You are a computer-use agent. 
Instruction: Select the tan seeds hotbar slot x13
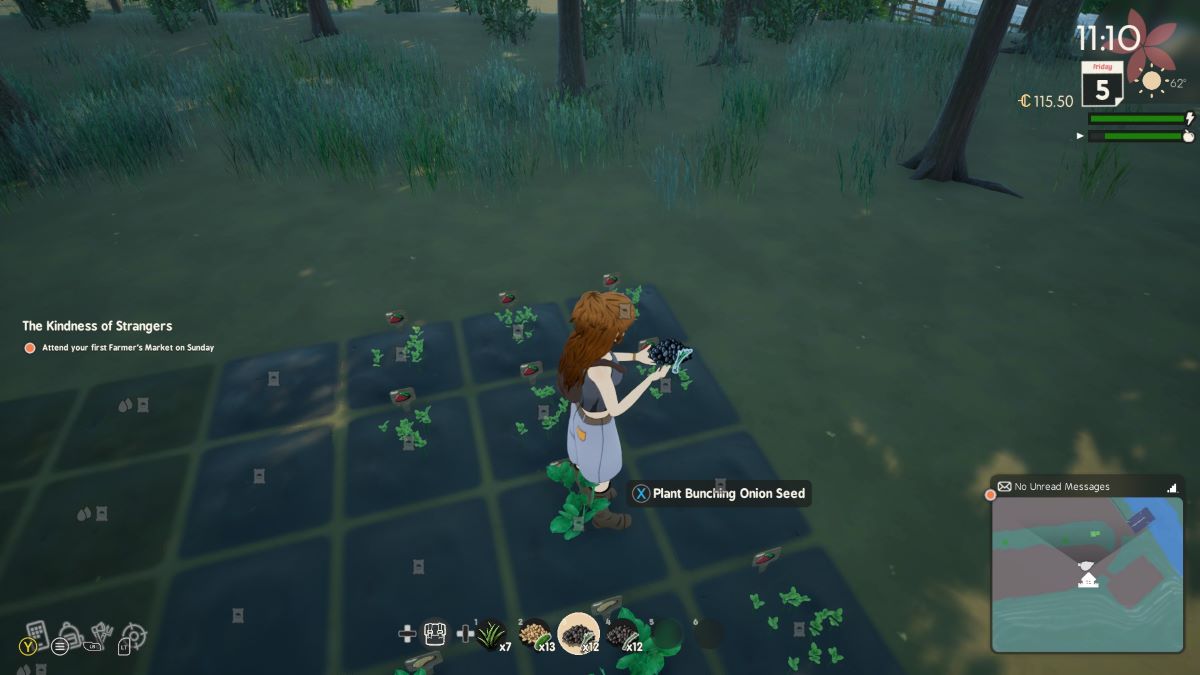point(536,633)
